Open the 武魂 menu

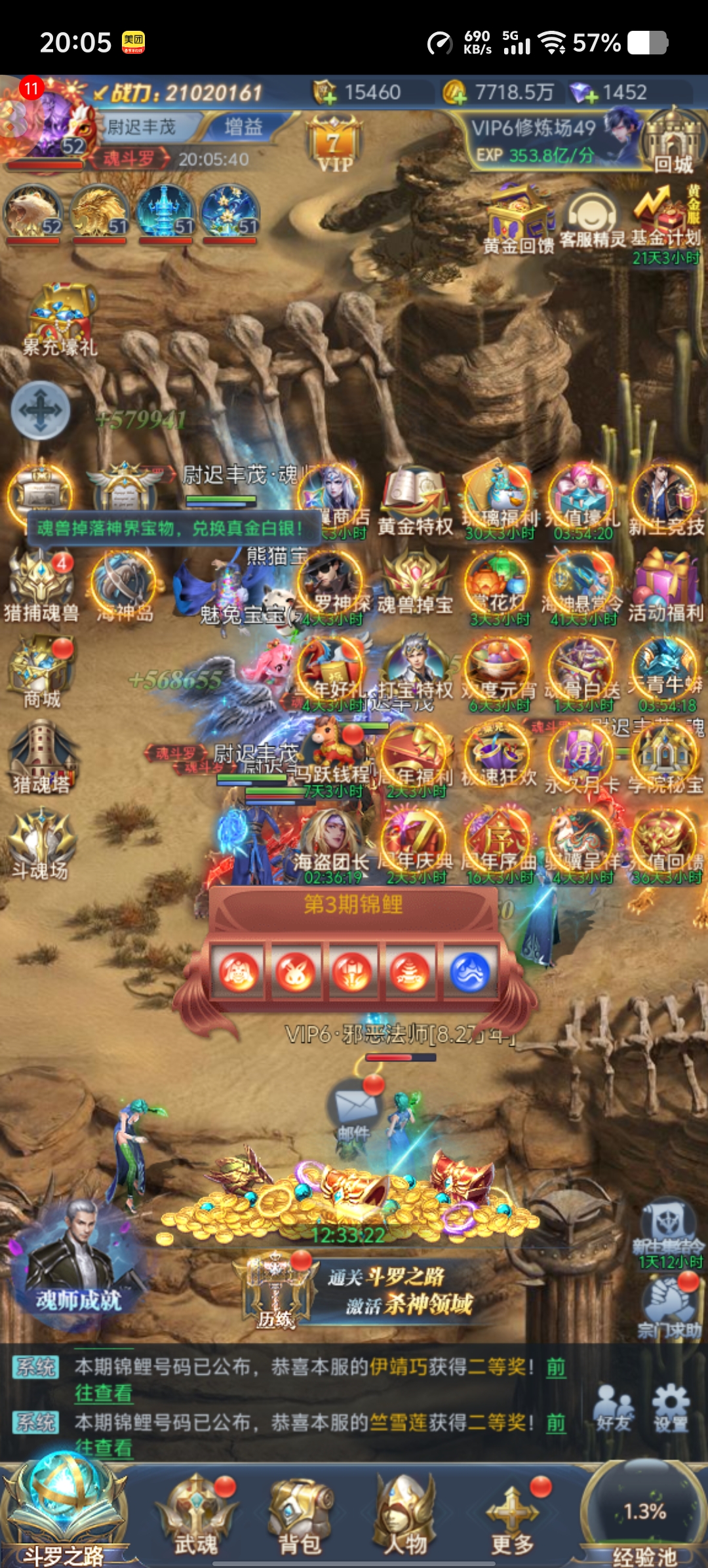tap(195, 1514)
